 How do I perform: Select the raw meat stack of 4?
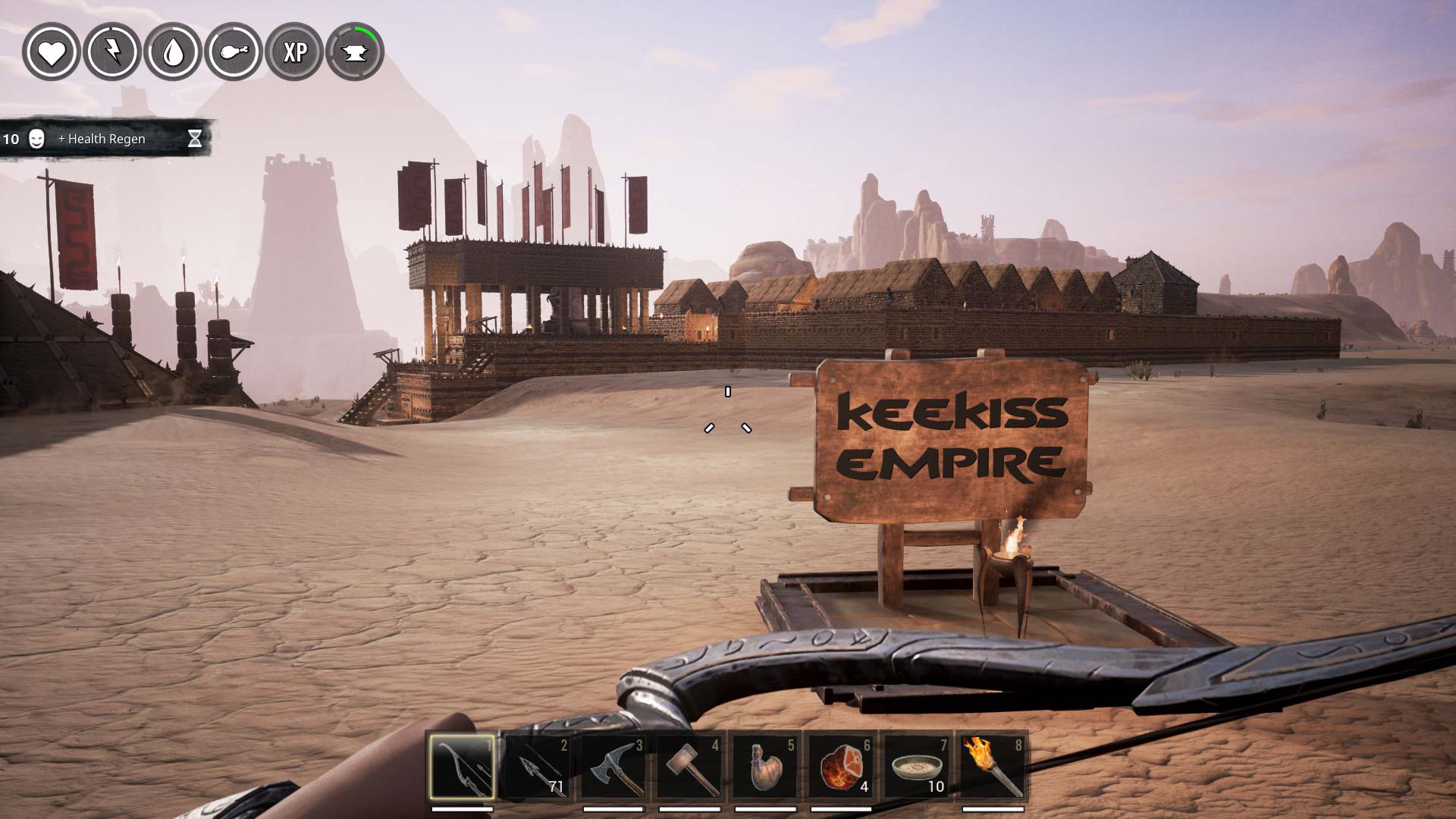pos(841,767)
